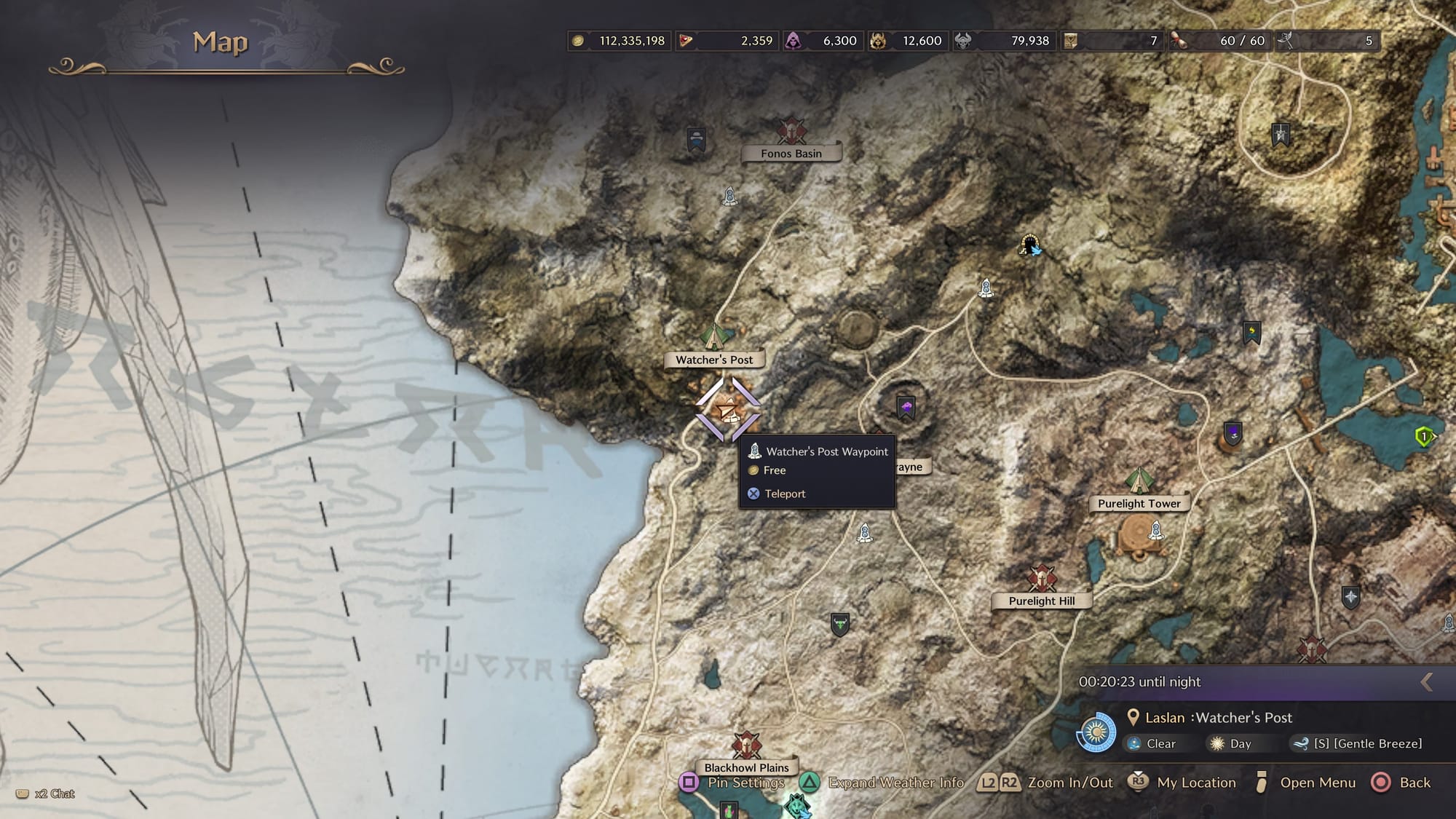
Task: Select the green wolf-head shield marker
Action: pyautogui.click(x=840, y=625)
